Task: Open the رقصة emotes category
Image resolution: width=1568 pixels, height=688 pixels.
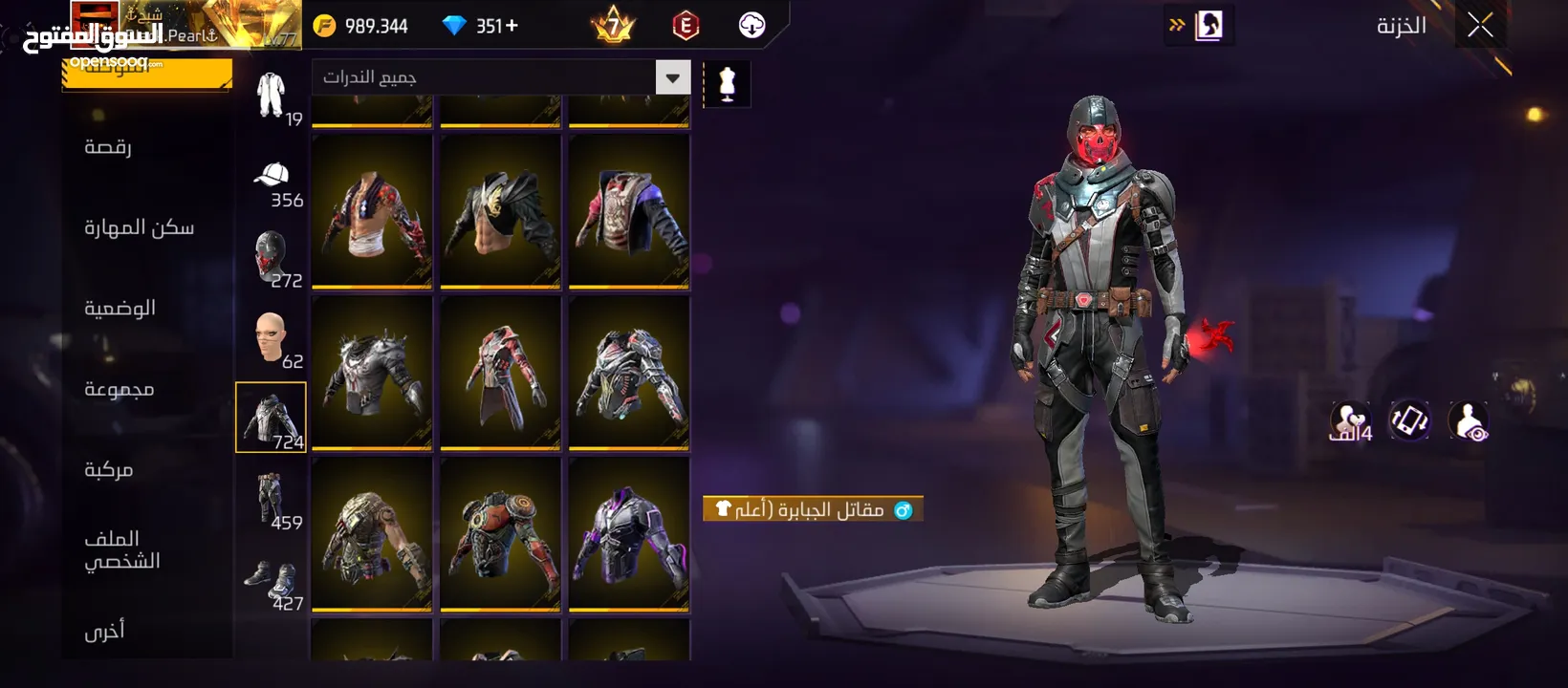Action: tap(108, 146)
